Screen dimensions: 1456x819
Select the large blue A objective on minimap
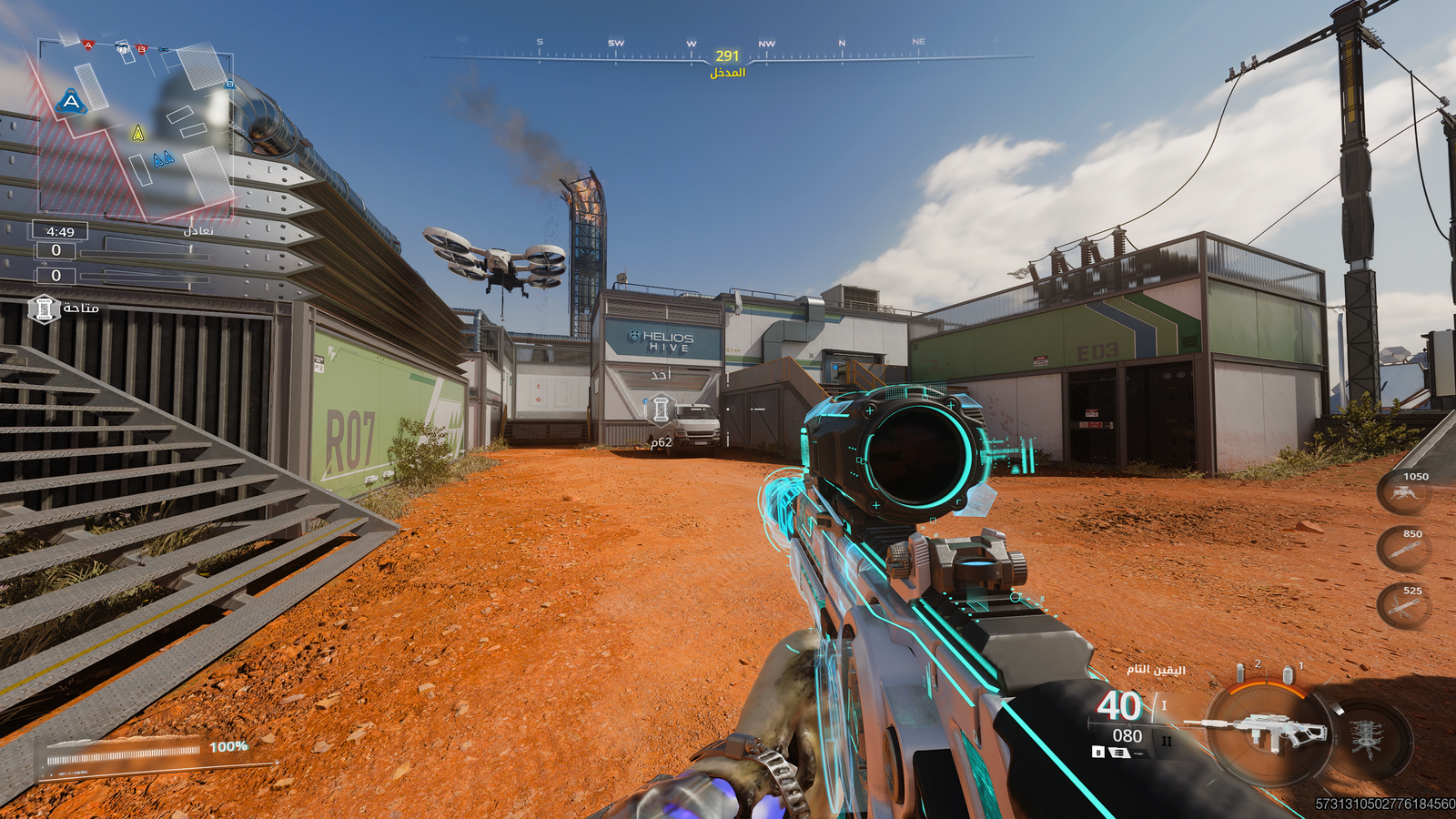click(x=71, y=102)
